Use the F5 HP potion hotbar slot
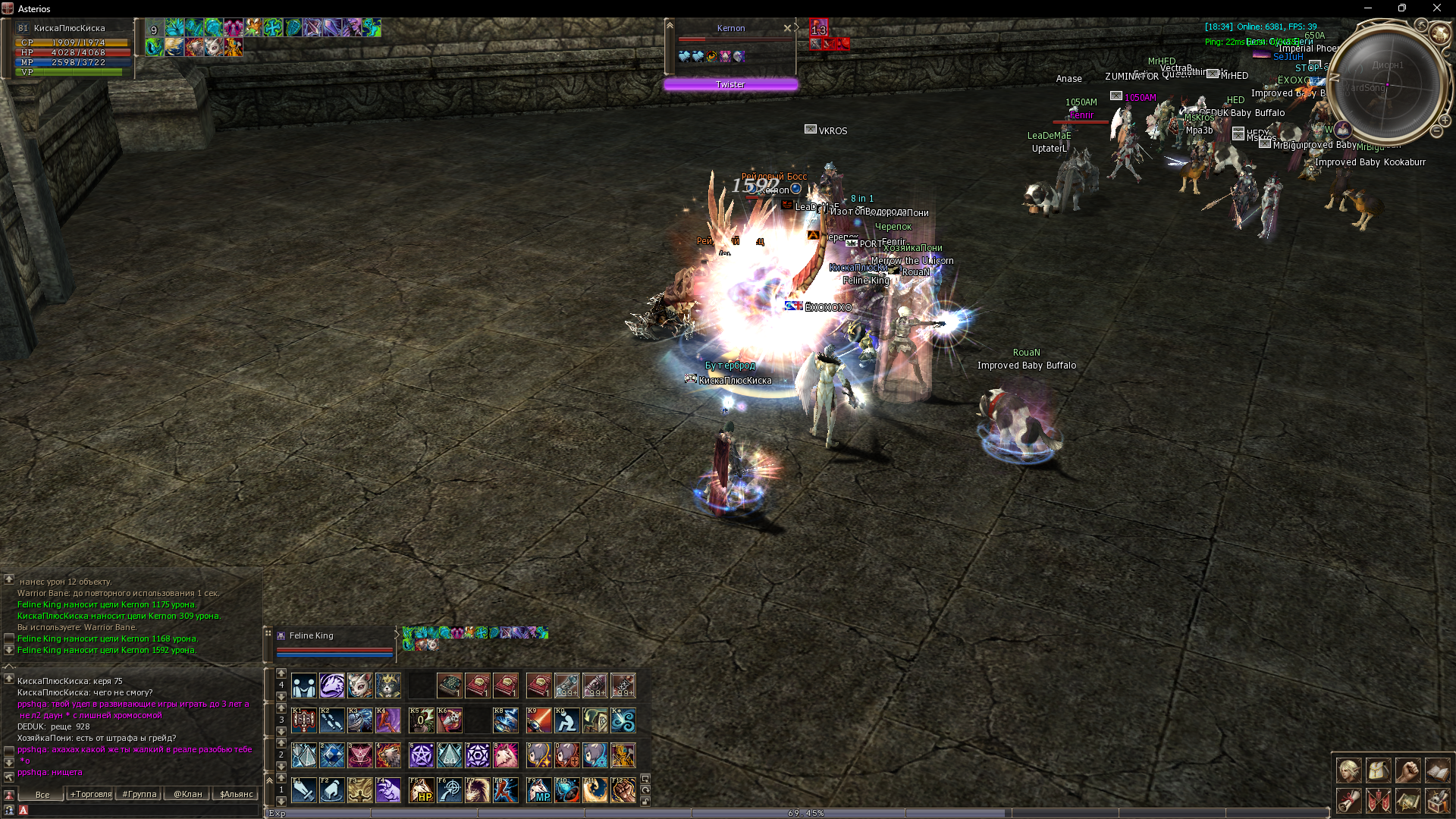This screenshot has height=819, width=1456. [422, 790]
